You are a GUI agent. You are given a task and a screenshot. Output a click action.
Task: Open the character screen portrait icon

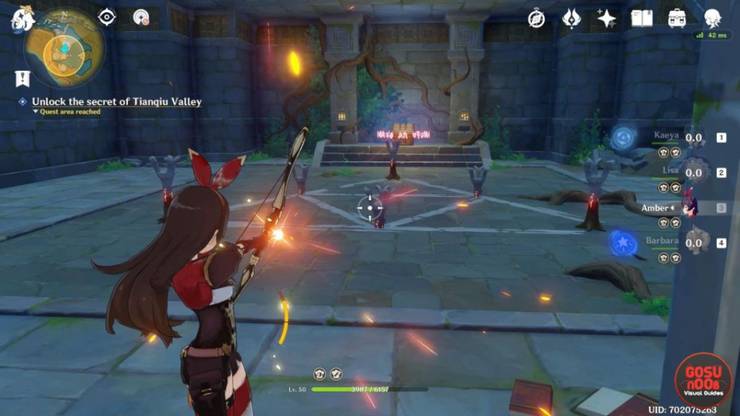[712, 18]
